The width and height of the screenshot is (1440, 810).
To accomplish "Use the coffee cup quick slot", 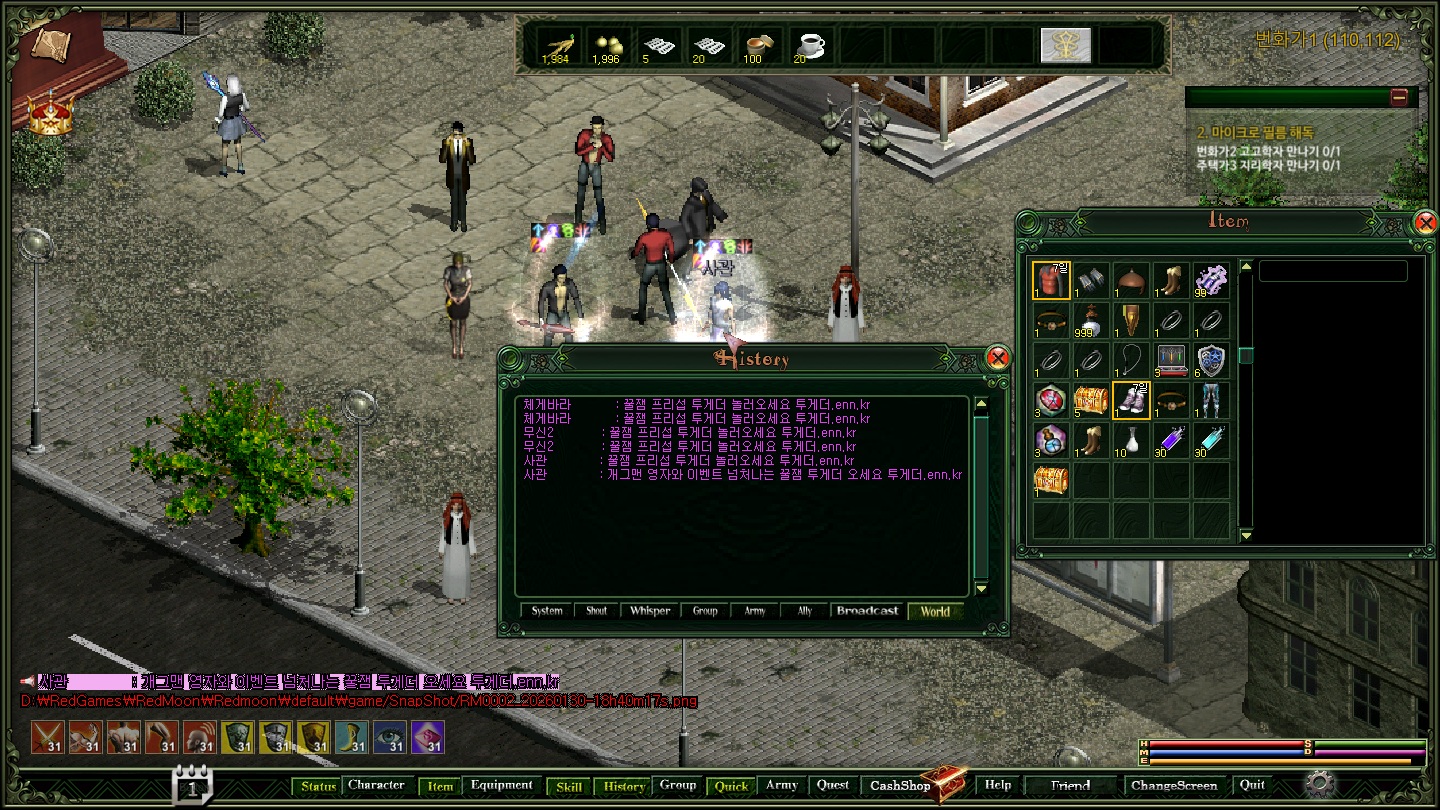I will [x=808, y=46].
